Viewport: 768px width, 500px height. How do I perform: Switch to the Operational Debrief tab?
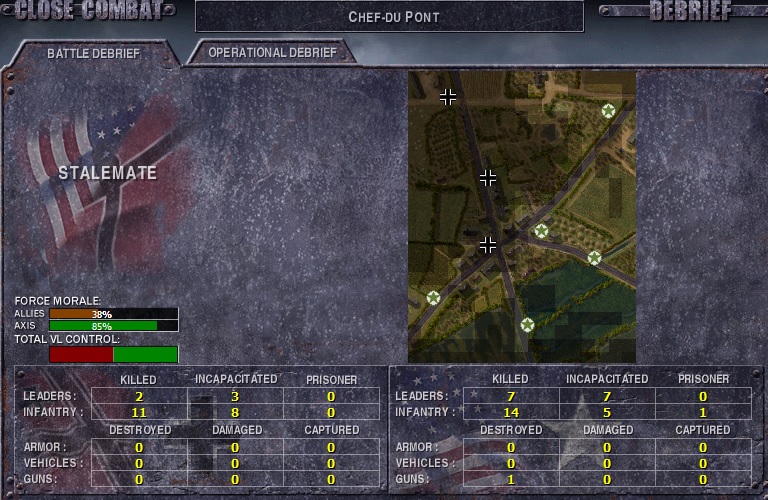click(273, 52)
